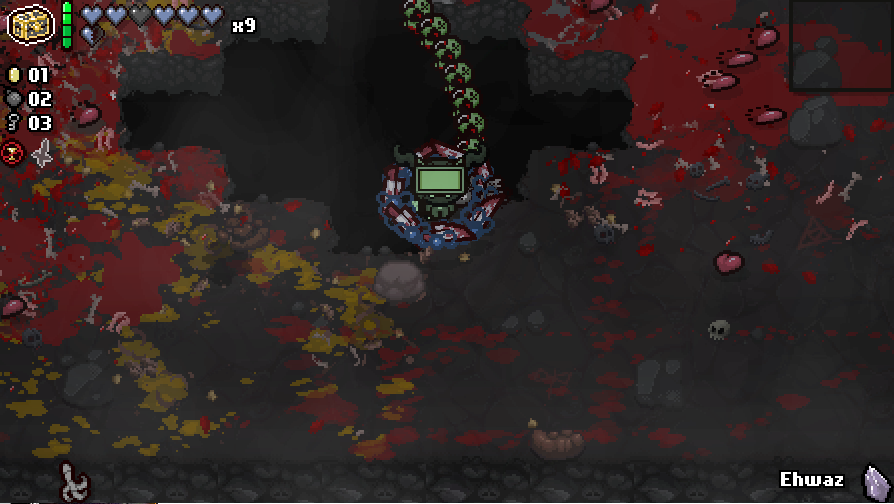Click the golden chest active item
Image resolution: width=894 pixels, height=504 pixels.
[x=29, y=22]
